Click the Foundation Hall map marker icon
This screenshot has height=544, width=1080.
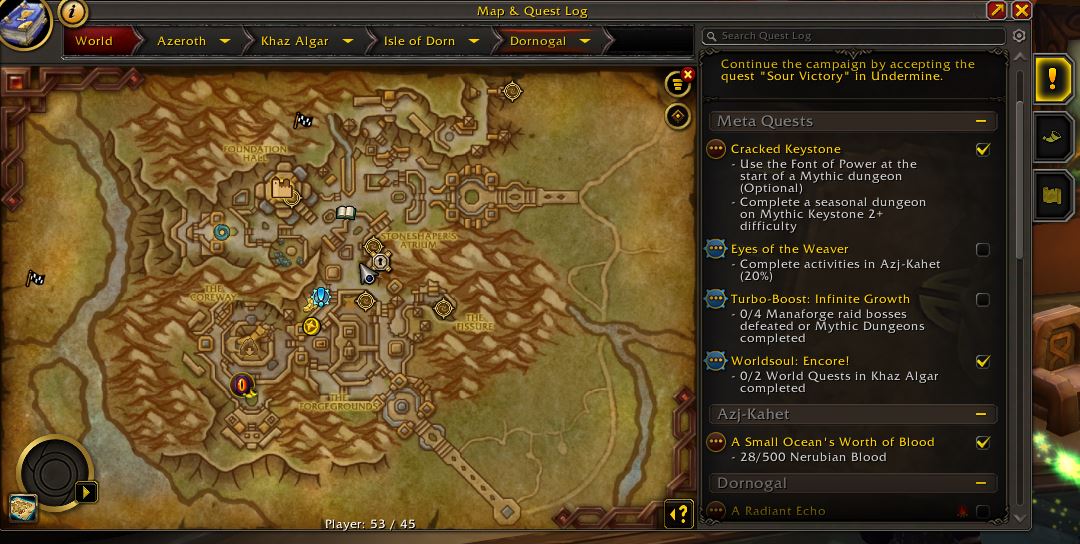283,188
